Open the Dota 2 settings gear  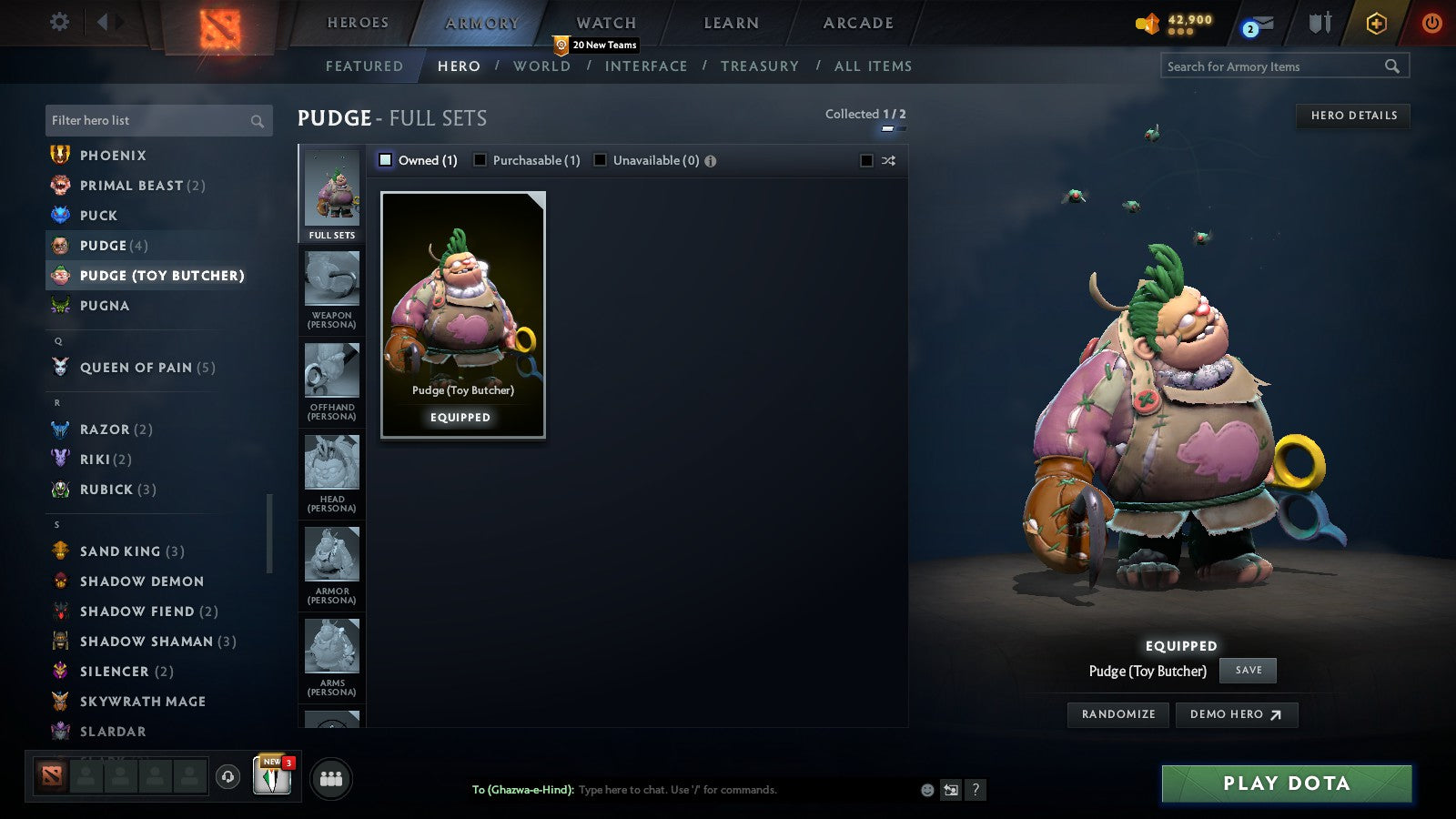tap(58, 22)
